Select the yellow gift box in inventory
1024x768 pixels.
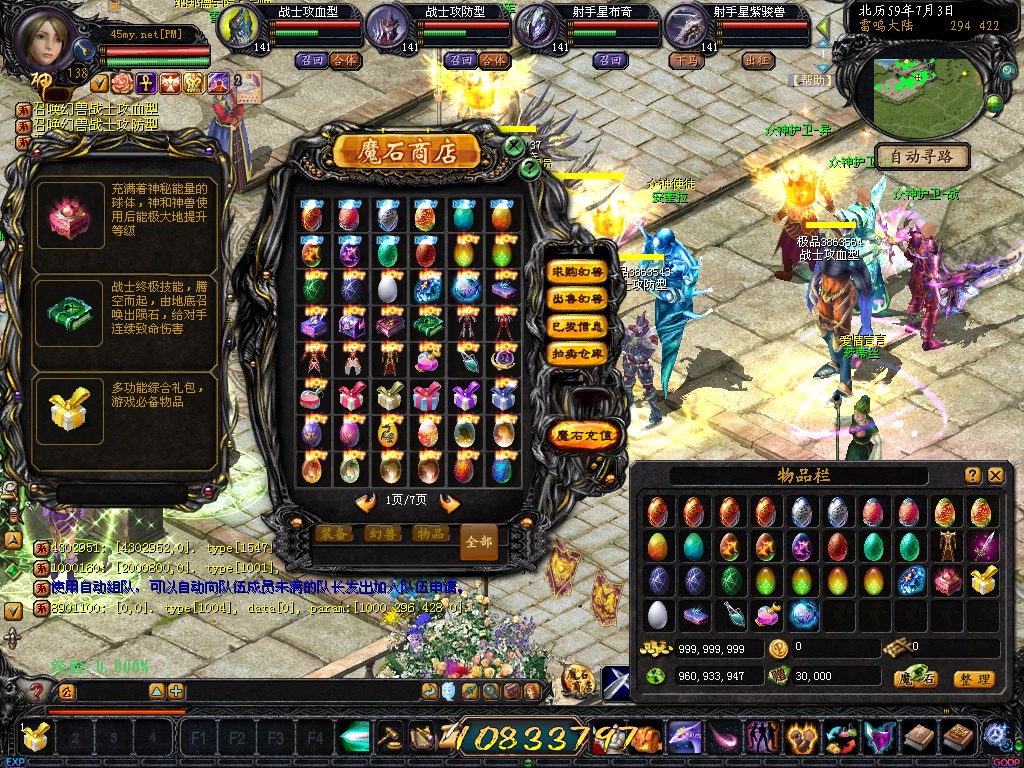[x=981, y=580]
